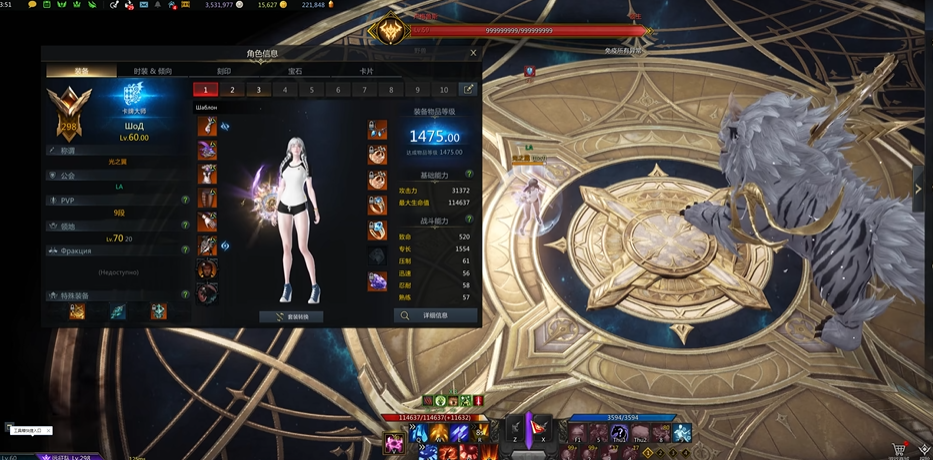Click the 套装转换 set conversion button
The width and height of the screenshot is (933, 460).
coord(291,316)
